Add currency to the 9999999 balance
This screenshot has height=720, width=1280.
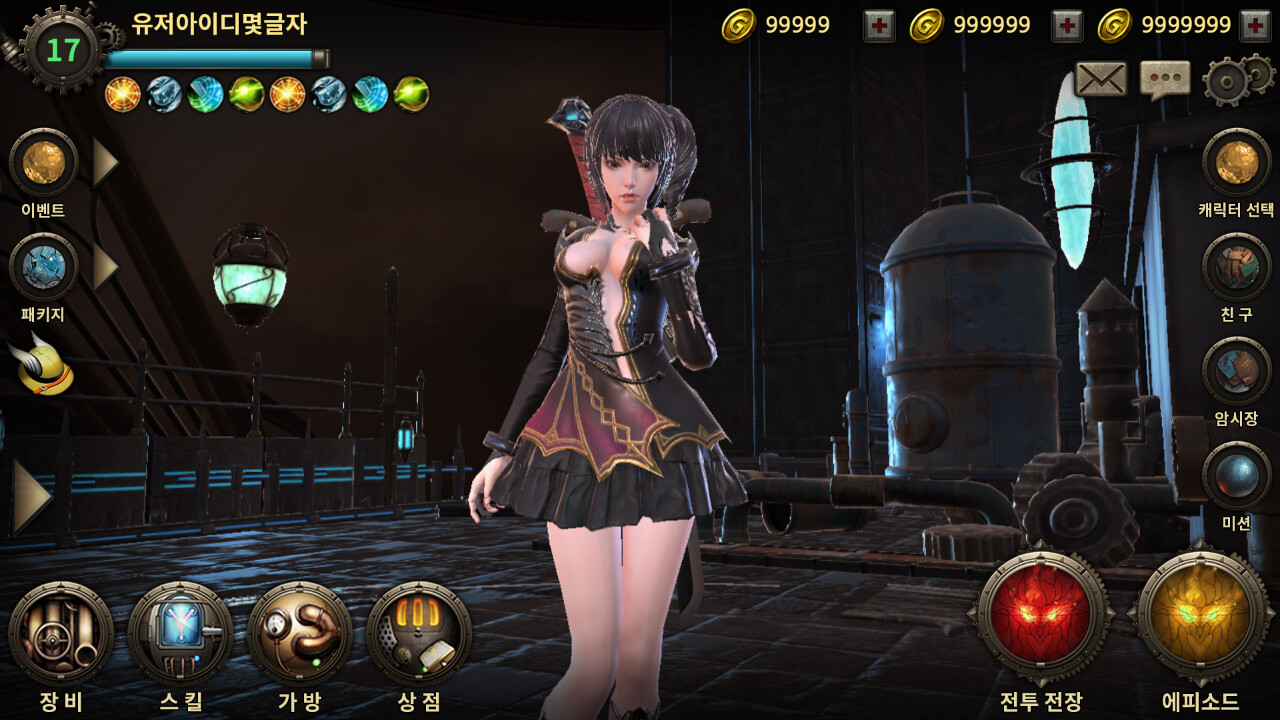click(x=1255, y=26)
